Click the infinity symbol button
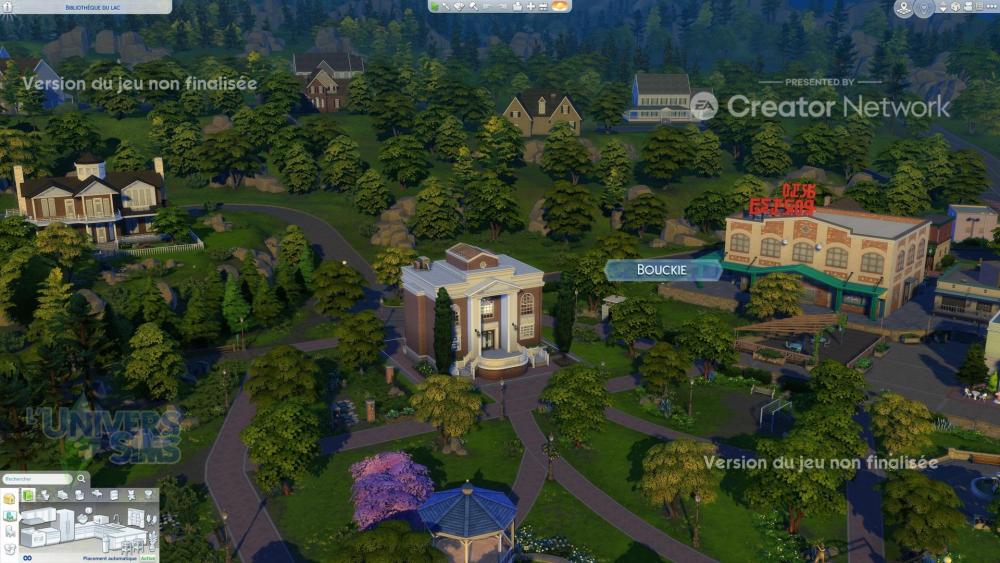Image resolution: width=1000 pixels, height=563 pixels. click(27, 557)
